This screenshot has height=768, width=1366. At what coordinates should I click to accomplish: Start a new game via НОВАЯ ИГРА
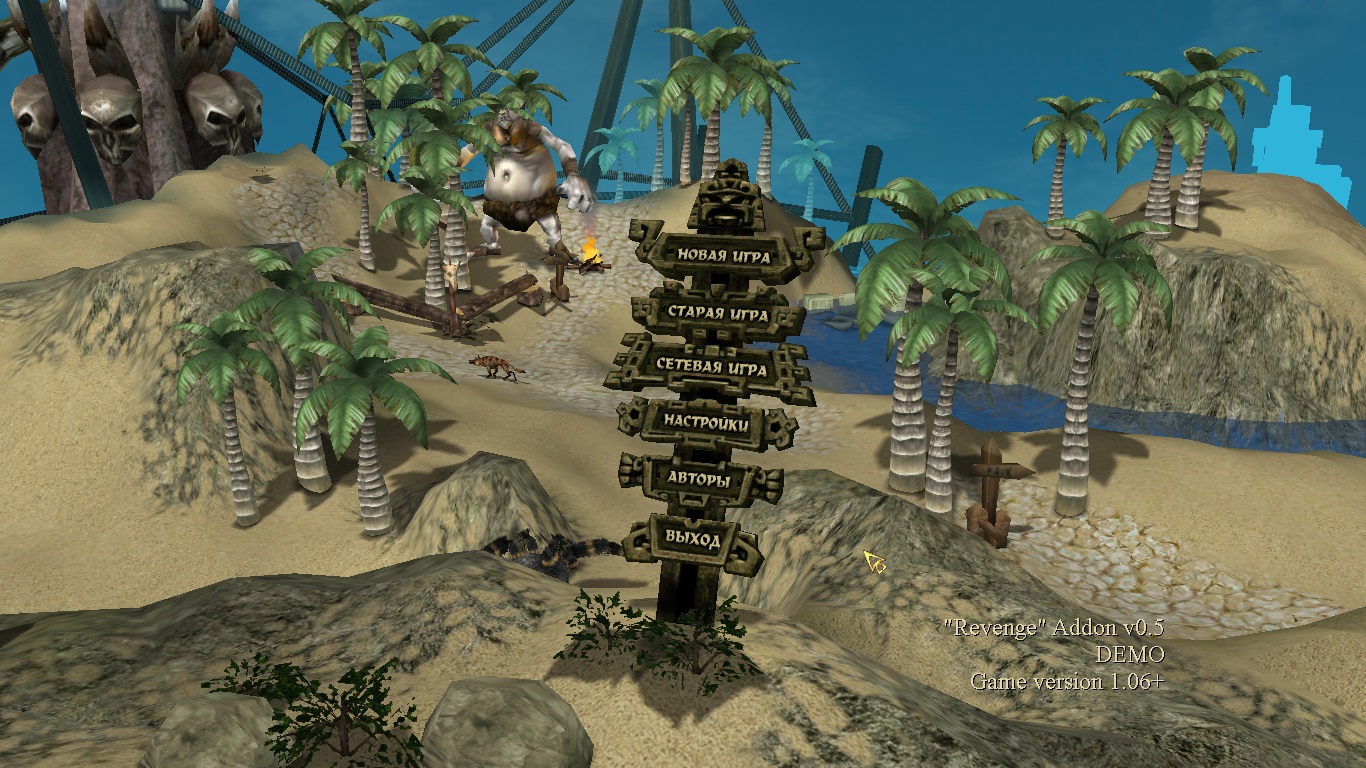[x=723, y=255]
